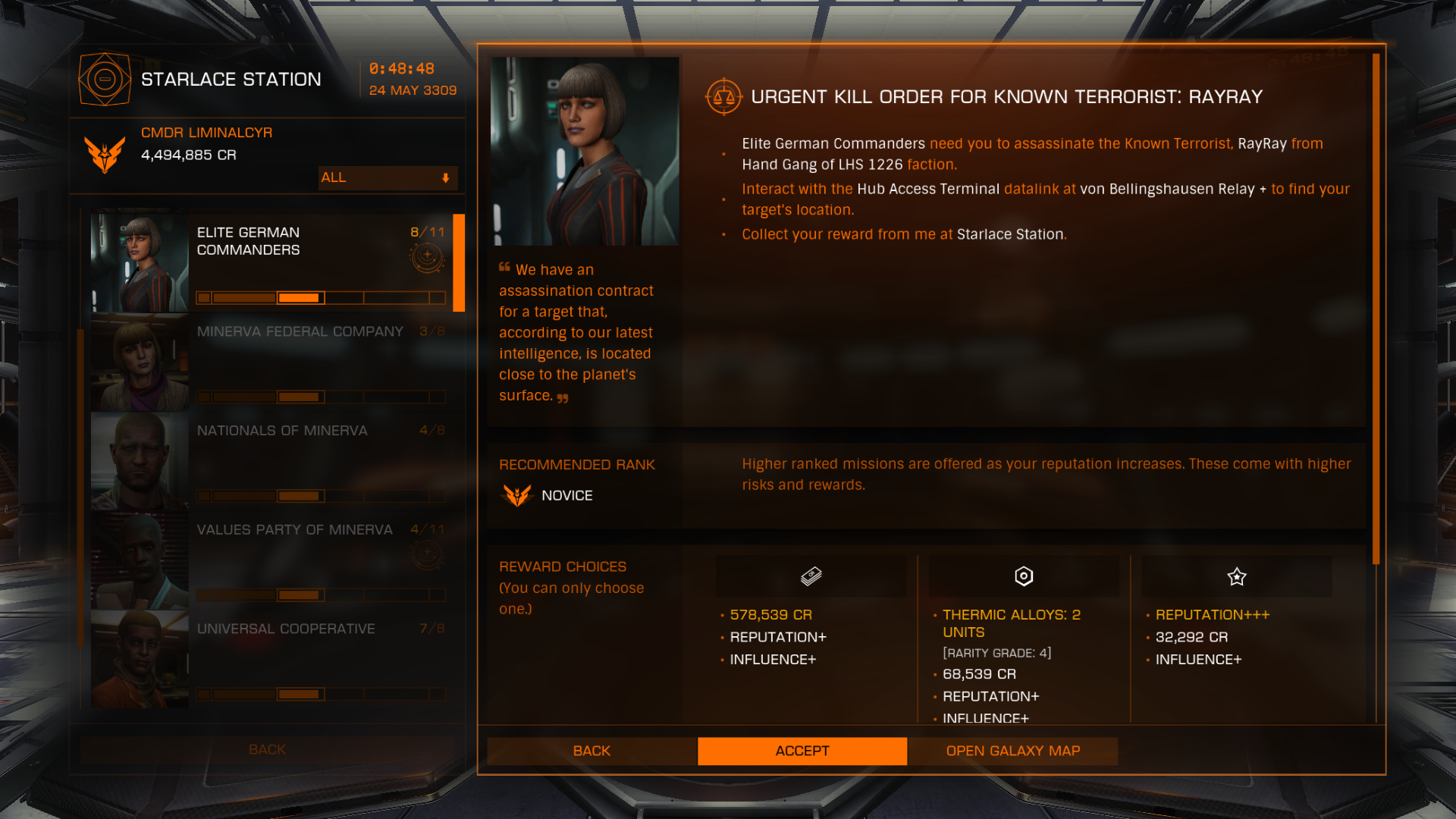Go back from the mission details
The image size is (1456, 819).
click(x=591, y=751)
